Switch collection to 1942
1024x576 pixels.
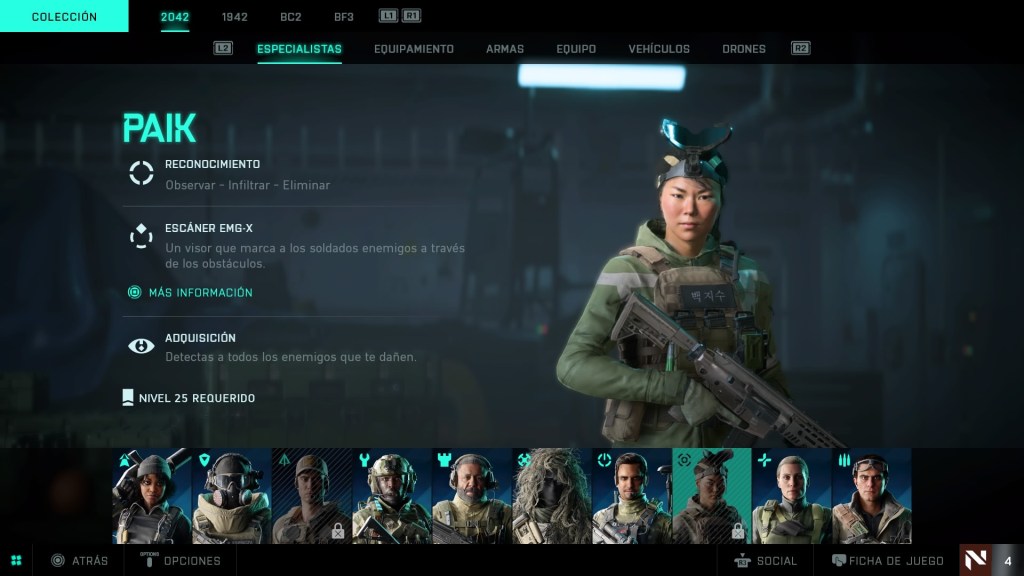[x=235, y=17]
